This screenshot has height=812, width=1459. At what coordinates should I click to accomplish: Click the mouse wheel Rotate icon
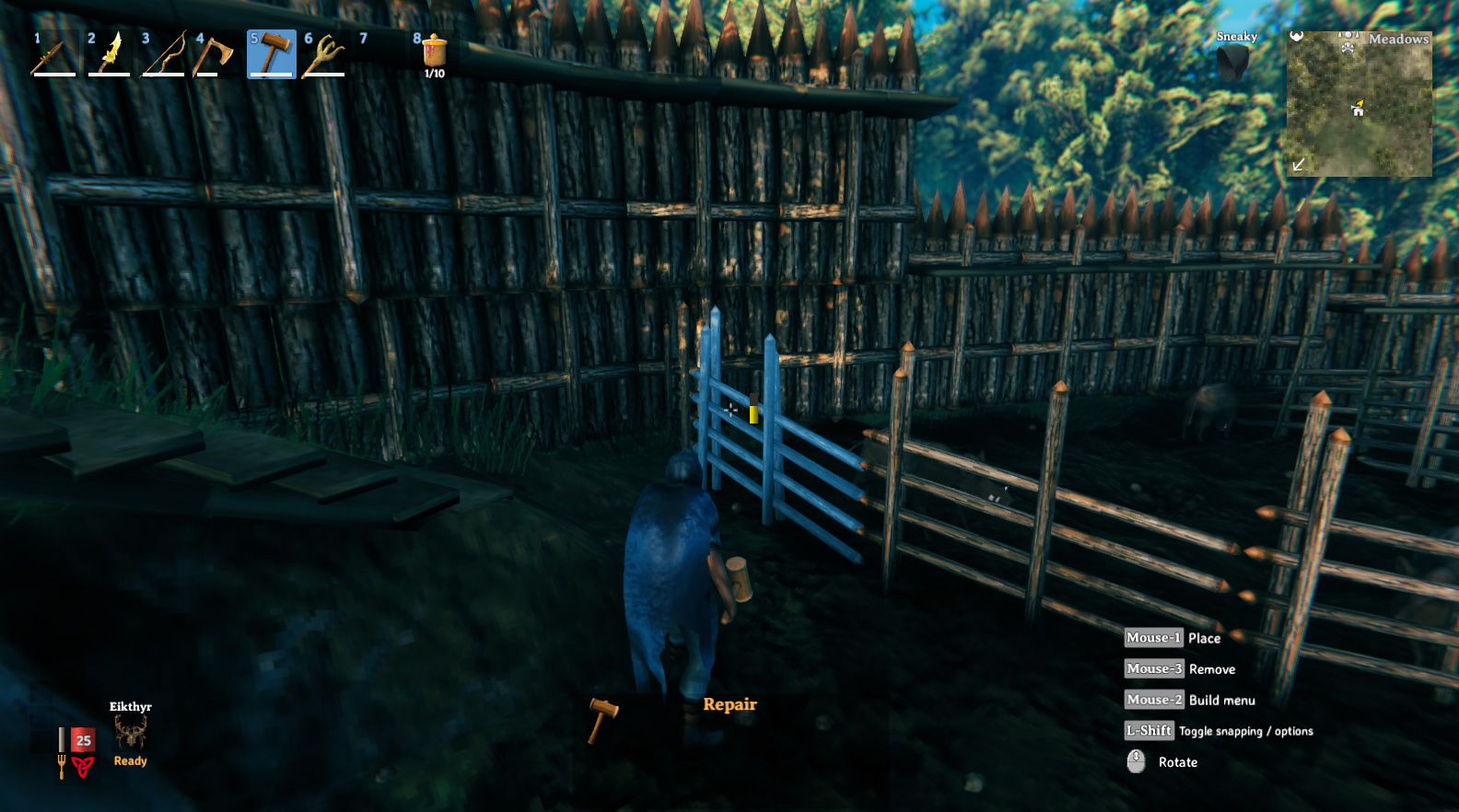click(x=1135, y=760)
